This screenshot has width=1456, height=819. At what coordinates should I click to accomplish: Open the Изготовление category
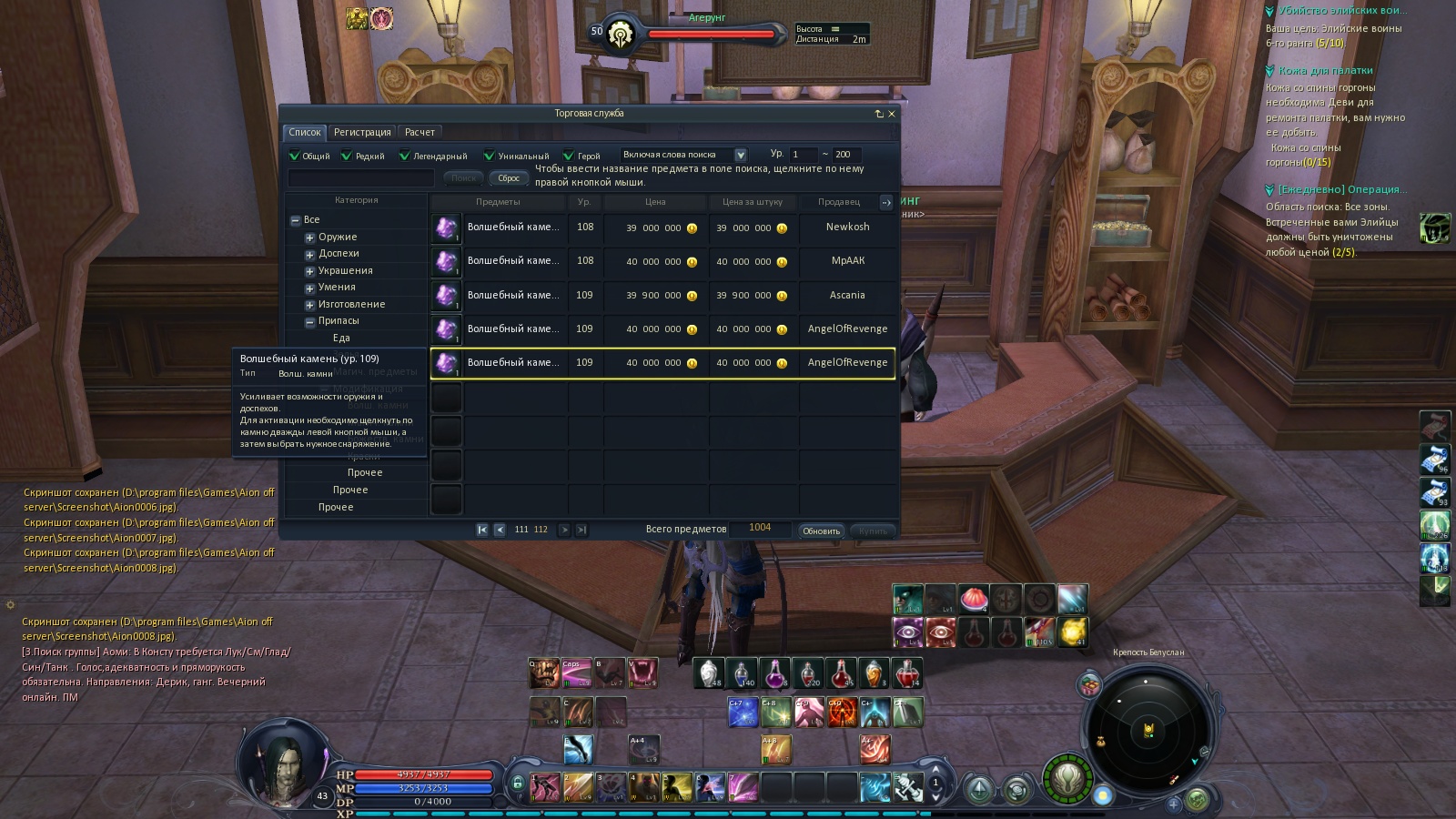pyautogui.click(x=351, y=305)
